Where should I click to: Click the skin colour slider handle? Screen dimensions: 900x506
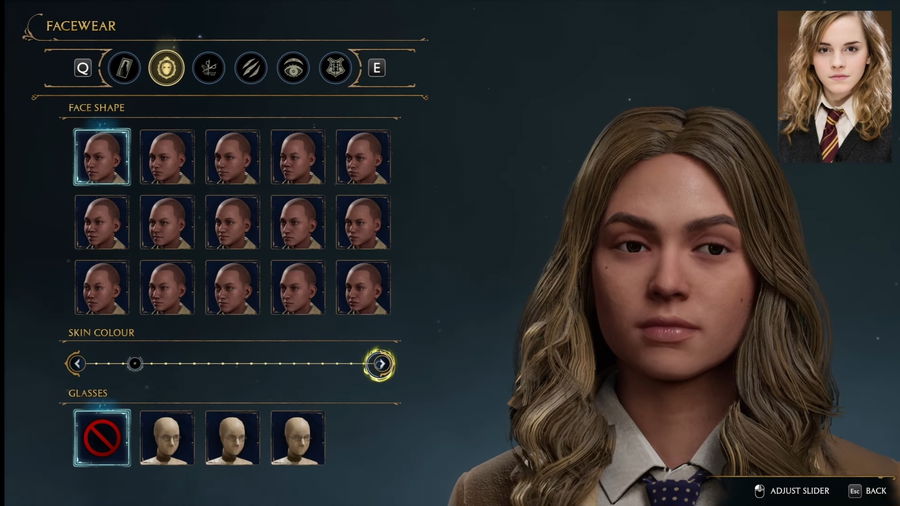tap(135, 363)
